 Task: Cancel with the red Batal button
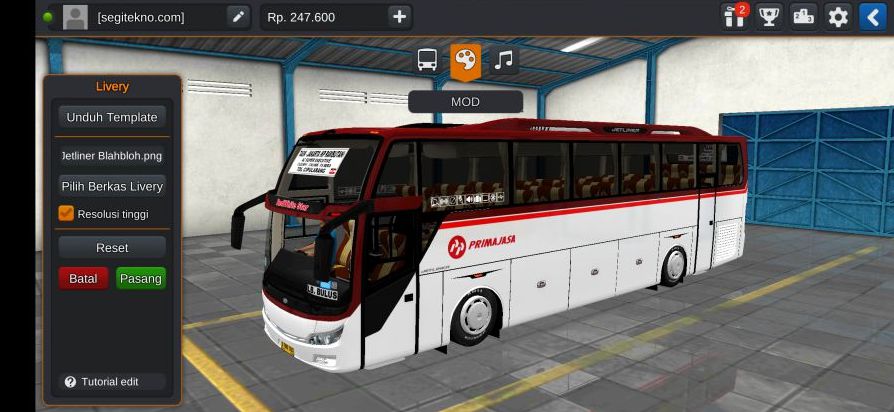point(83,279)
